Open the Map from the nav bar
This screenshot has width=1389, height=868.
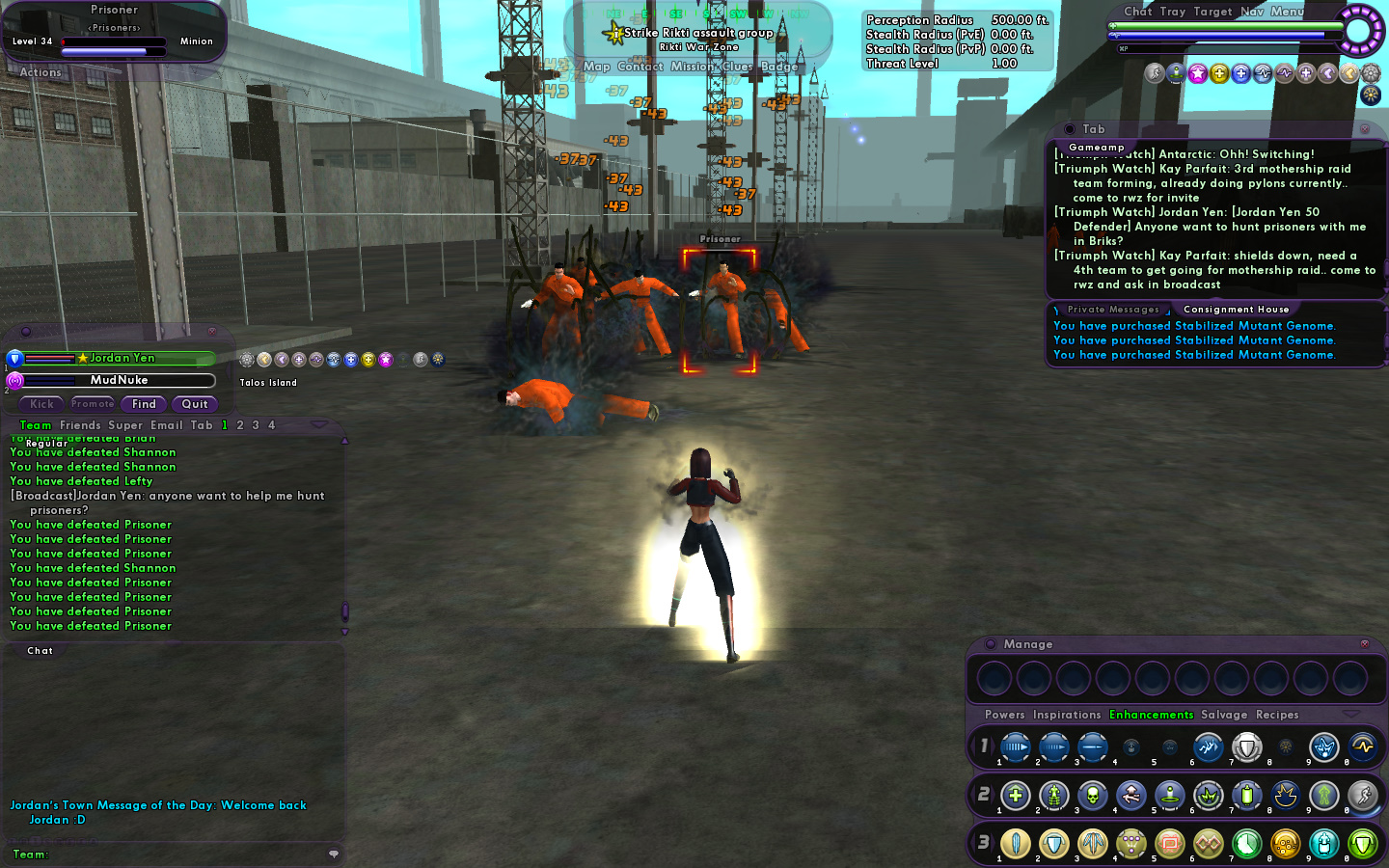click(596, 67)
